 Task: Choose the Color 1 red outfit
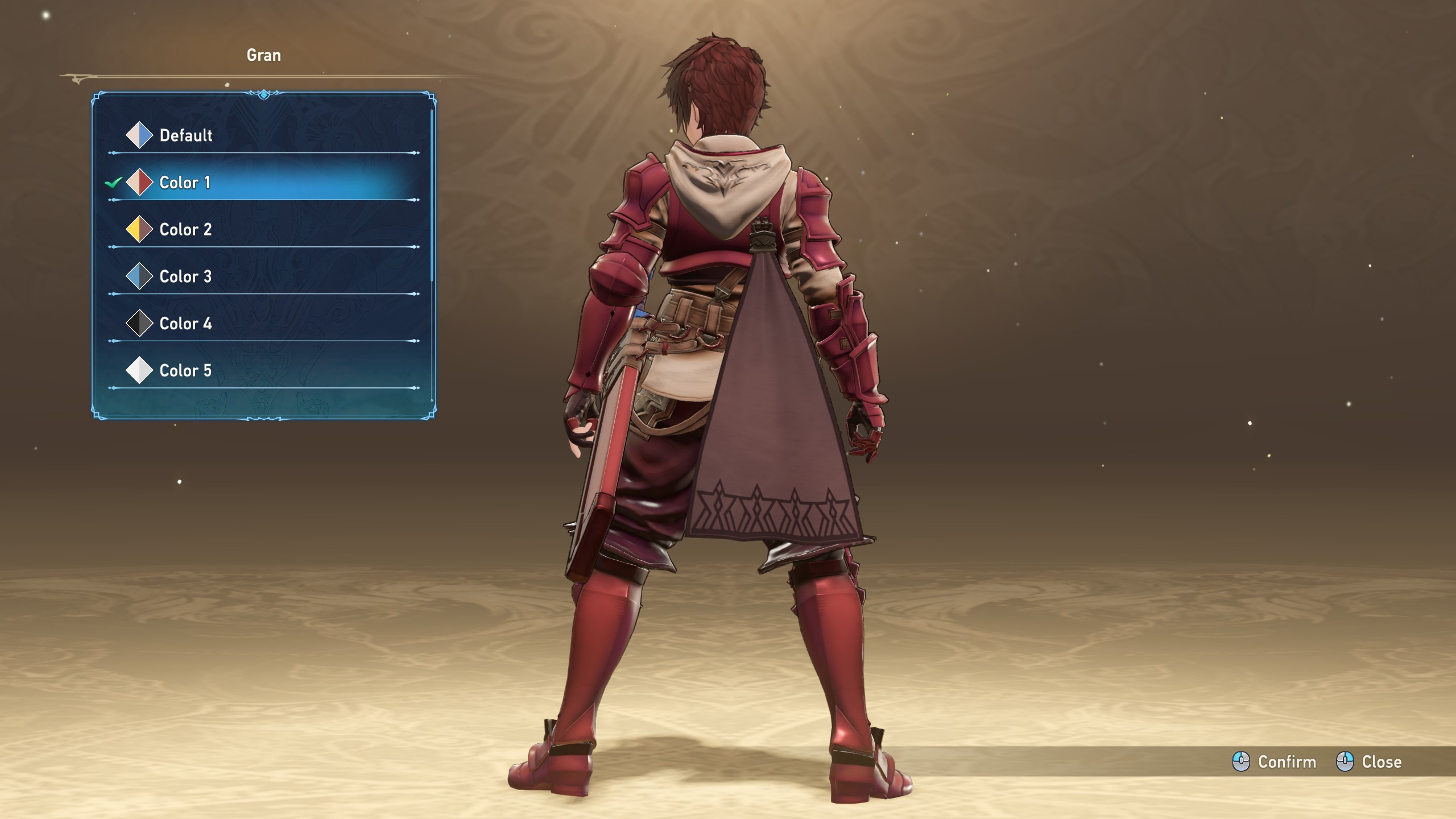tap(185, 183)
